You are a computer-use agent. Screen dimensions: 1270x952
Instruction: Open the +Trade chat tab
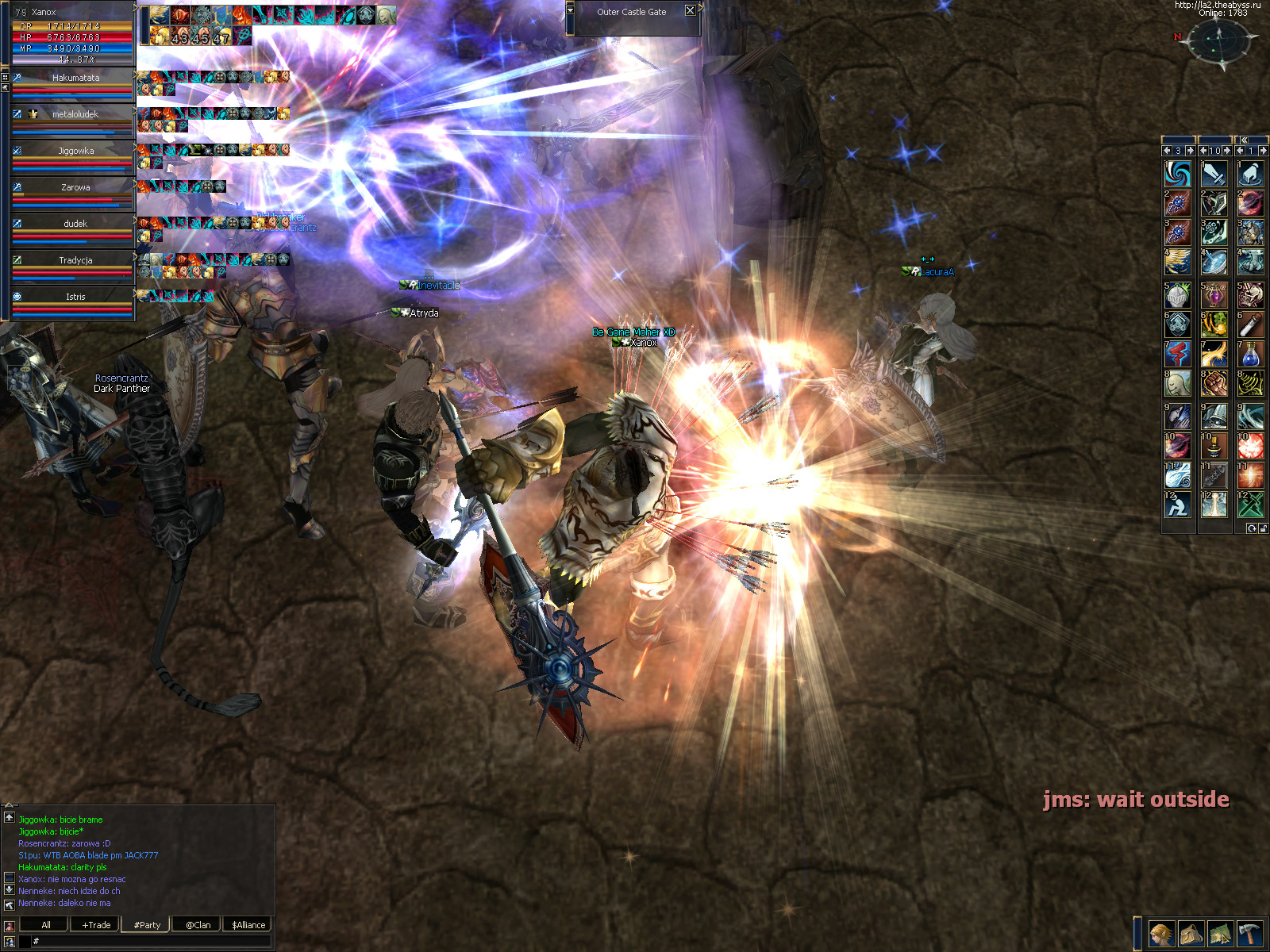click(96, 925)
